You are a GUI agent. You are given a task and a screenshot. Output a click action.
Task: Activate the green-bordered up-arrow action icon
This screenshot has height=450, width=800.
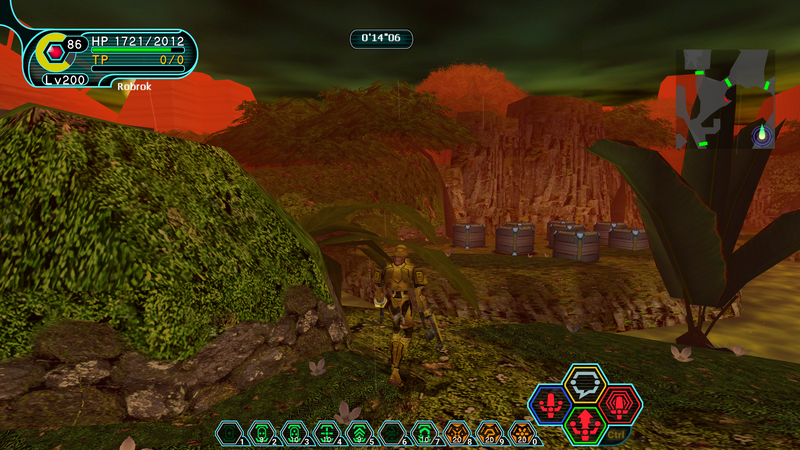pos(585,423)
